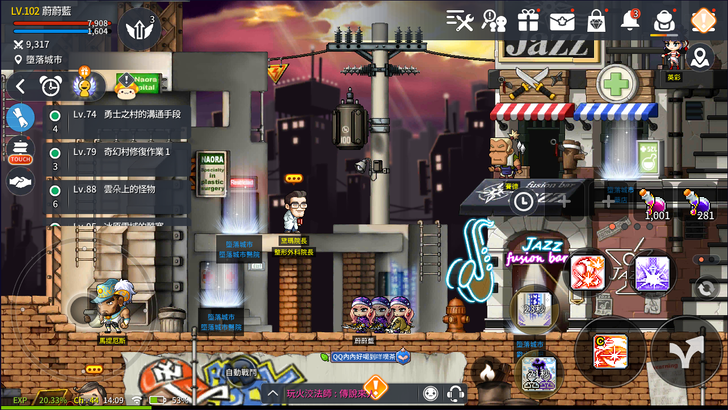The width and height of the screenshot is (728, 410).
Task: Collapse the quest panel with back arrow
Action: pos(20,87)
